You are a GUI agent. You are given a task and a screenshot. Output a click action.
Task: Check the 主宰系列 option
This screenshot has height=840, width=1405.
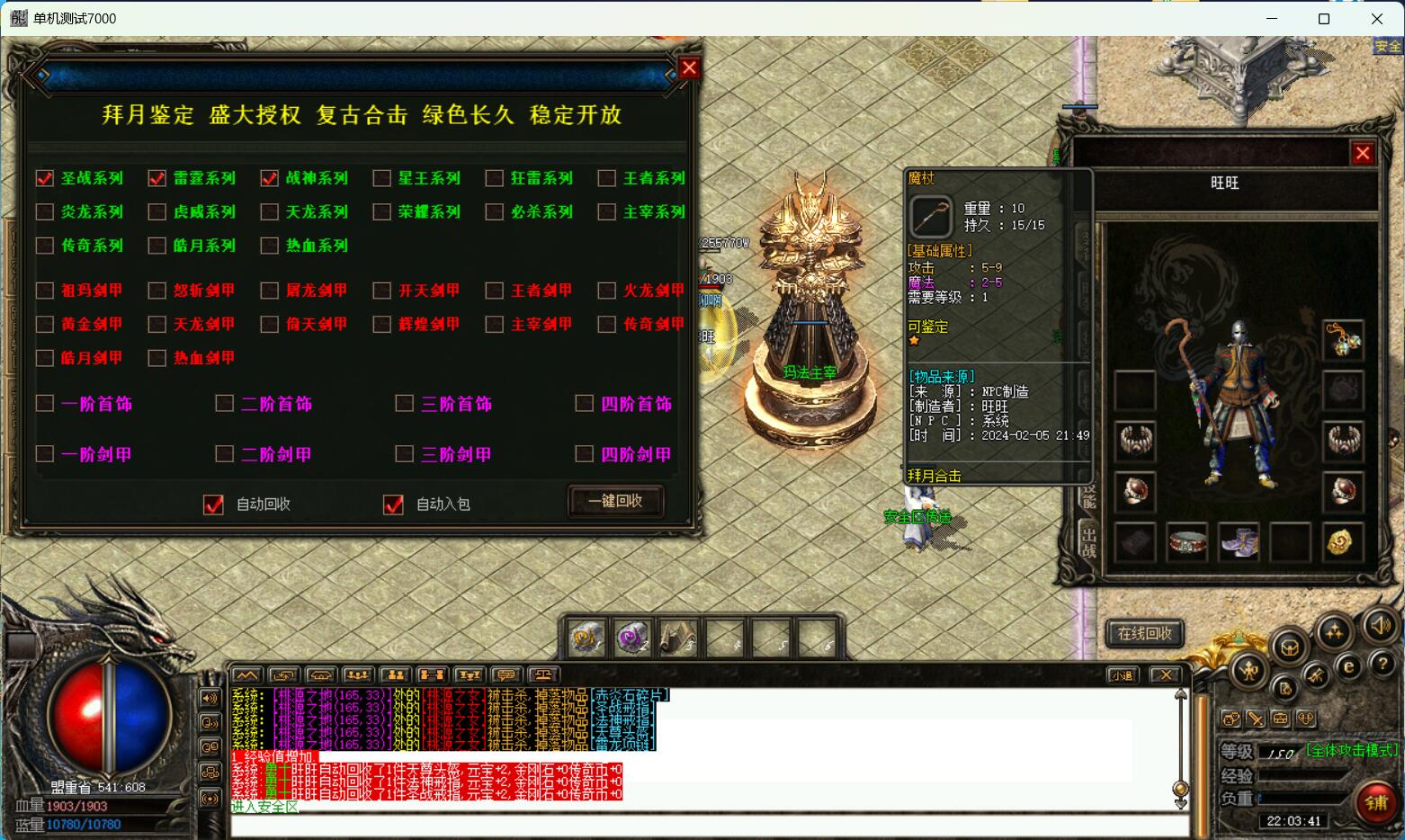point(607,212)
